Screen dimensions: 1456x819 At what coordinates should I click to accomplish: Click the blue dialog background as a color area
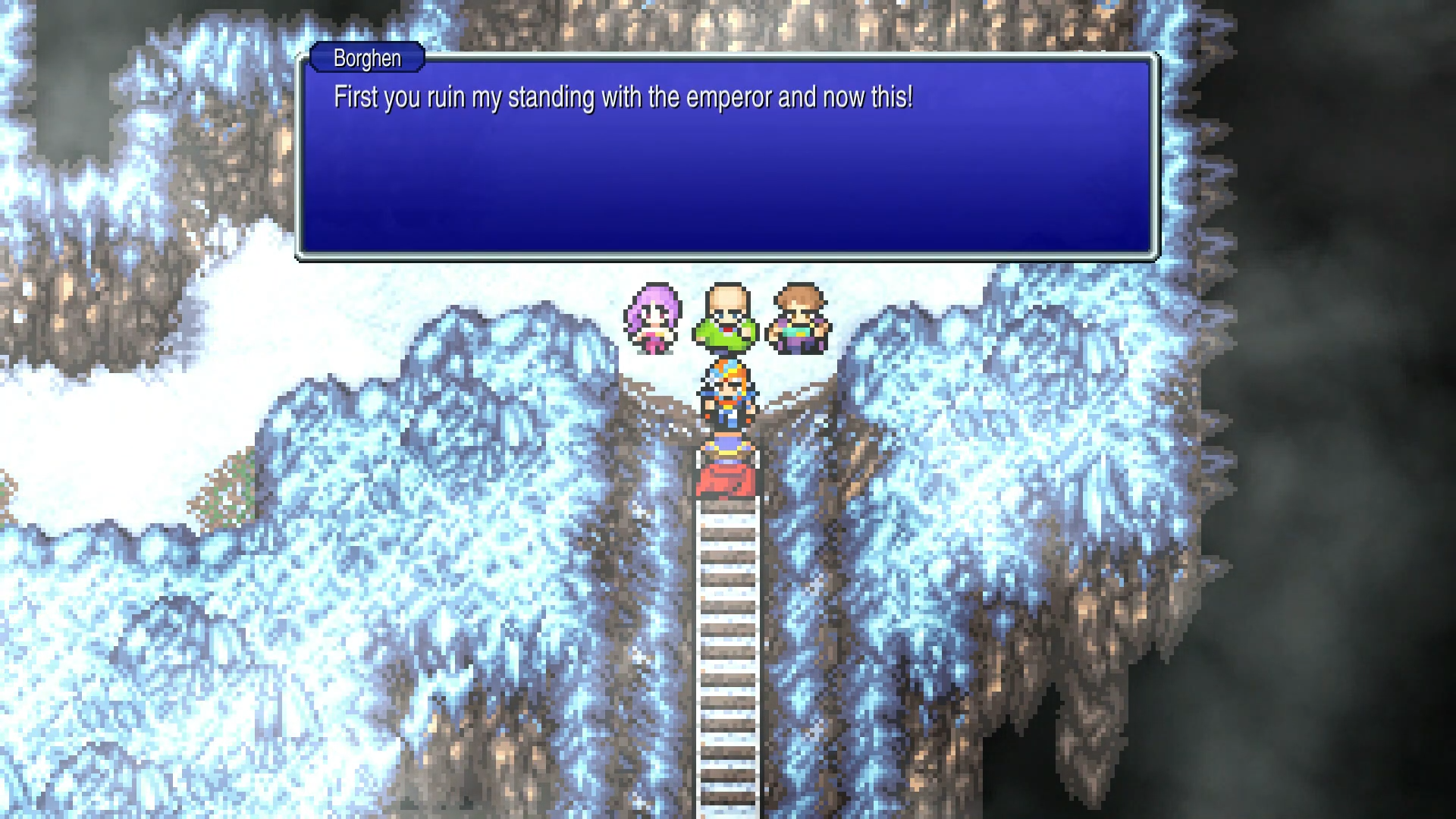[x=531, y=205]
